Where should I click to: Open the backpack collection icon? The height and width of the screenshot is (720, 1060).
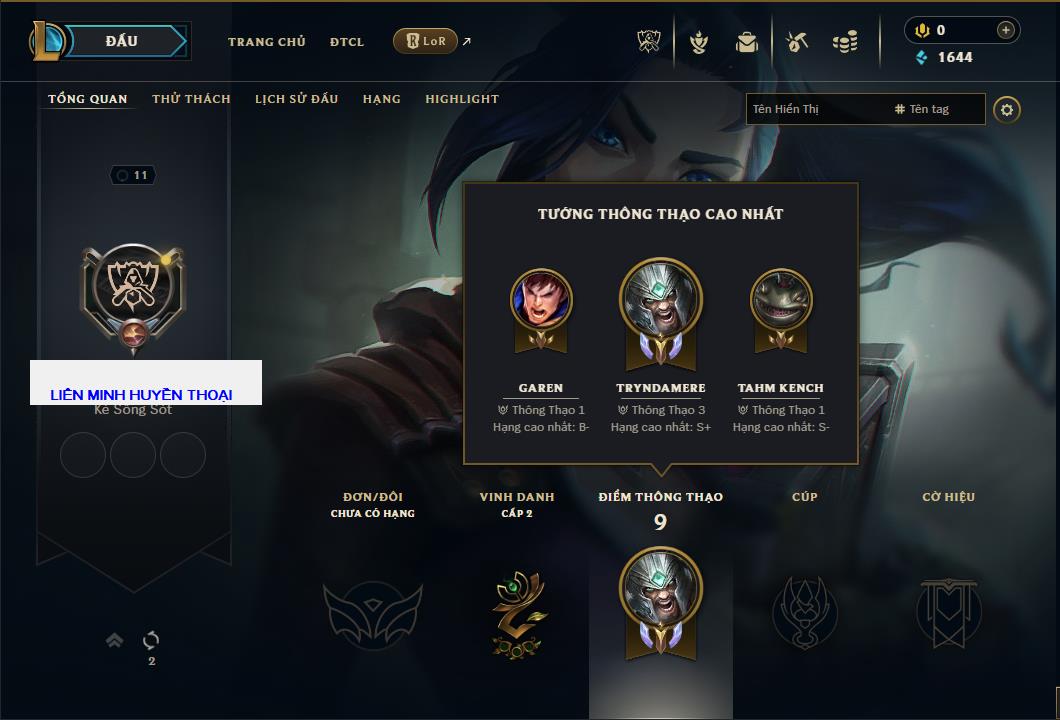pyautogui.click(x=746, y=42)
